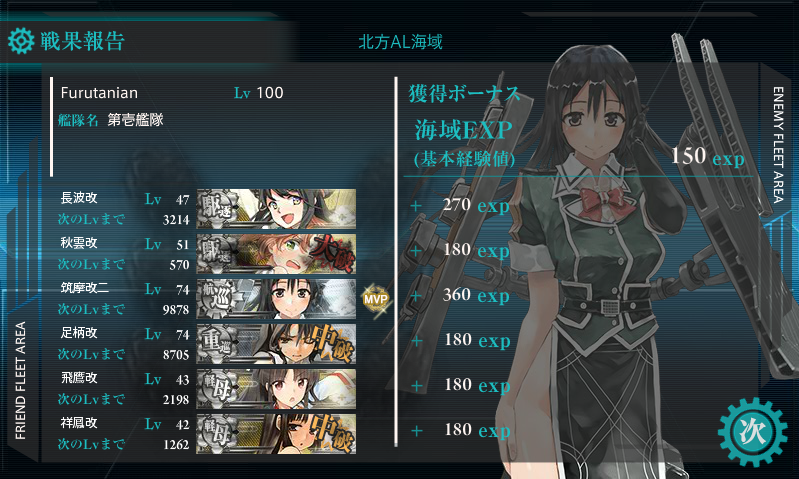Select the 長波改 ship banner

coord(277,206)
